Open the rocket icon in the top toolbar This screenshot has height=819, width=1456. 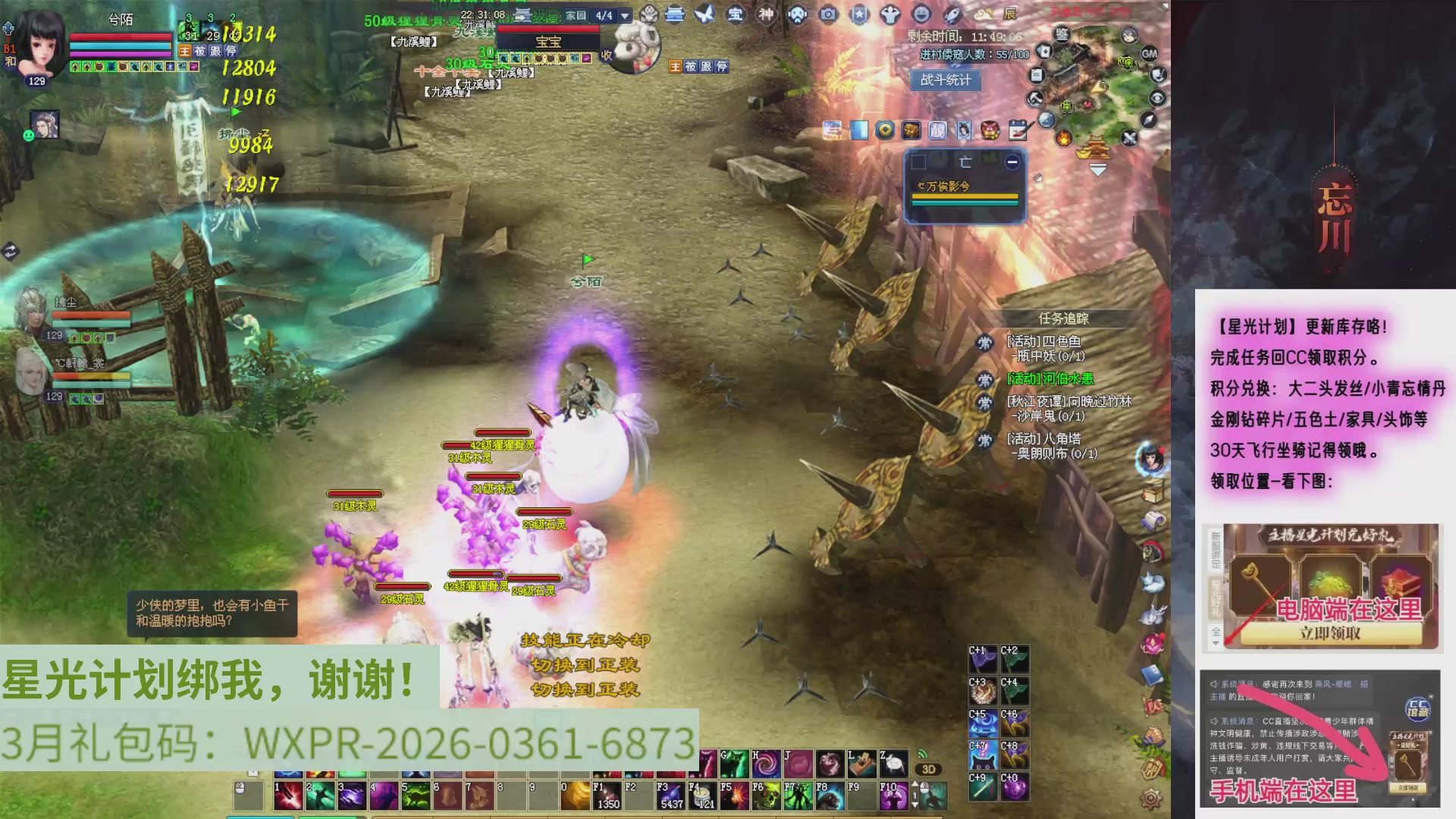coord(952,14)
